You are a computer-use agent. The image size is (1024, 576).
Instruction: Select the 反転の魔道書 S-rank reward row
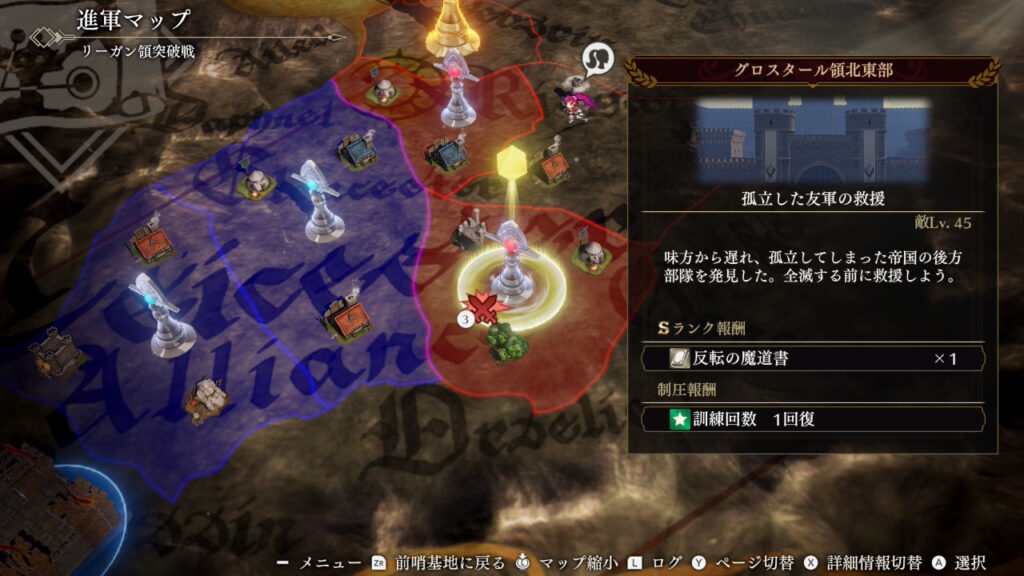pos(812,357)
